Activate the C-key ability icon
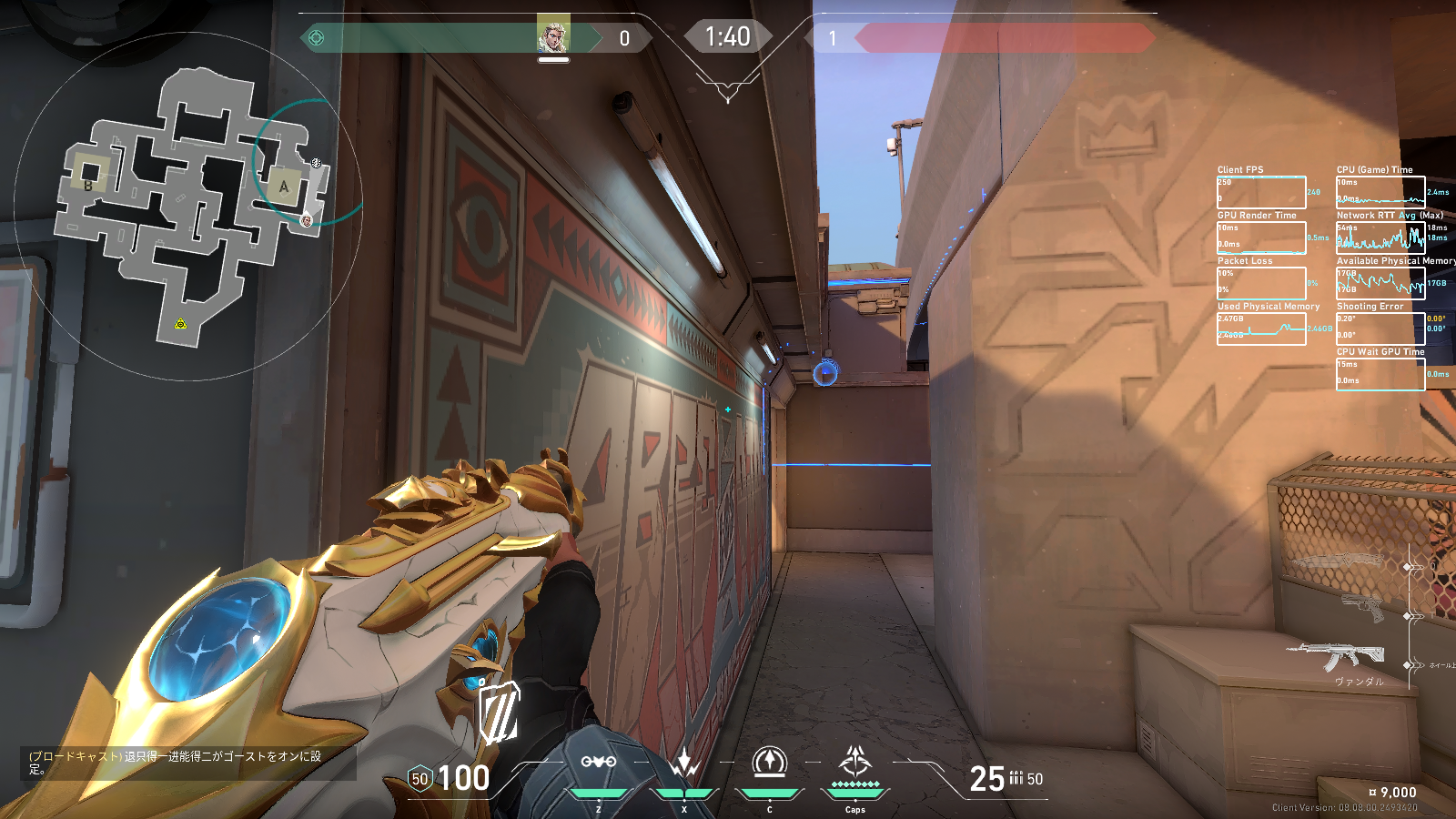This screenshot has width=1456, height=819. [770, 762]
